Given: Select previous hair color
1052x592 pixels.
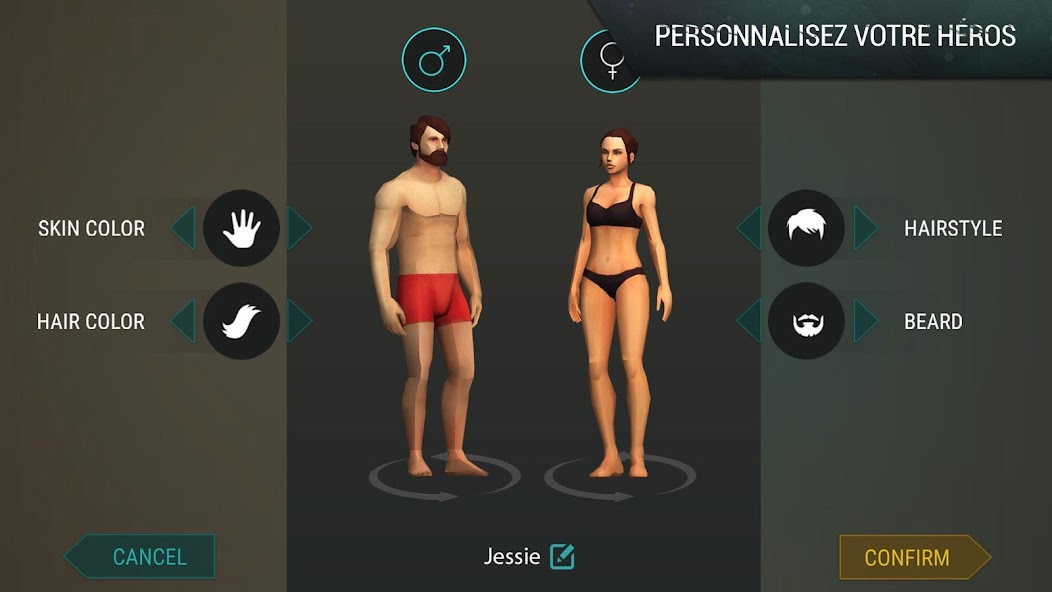Looking at the screenshot, I should tap(182, 322).
